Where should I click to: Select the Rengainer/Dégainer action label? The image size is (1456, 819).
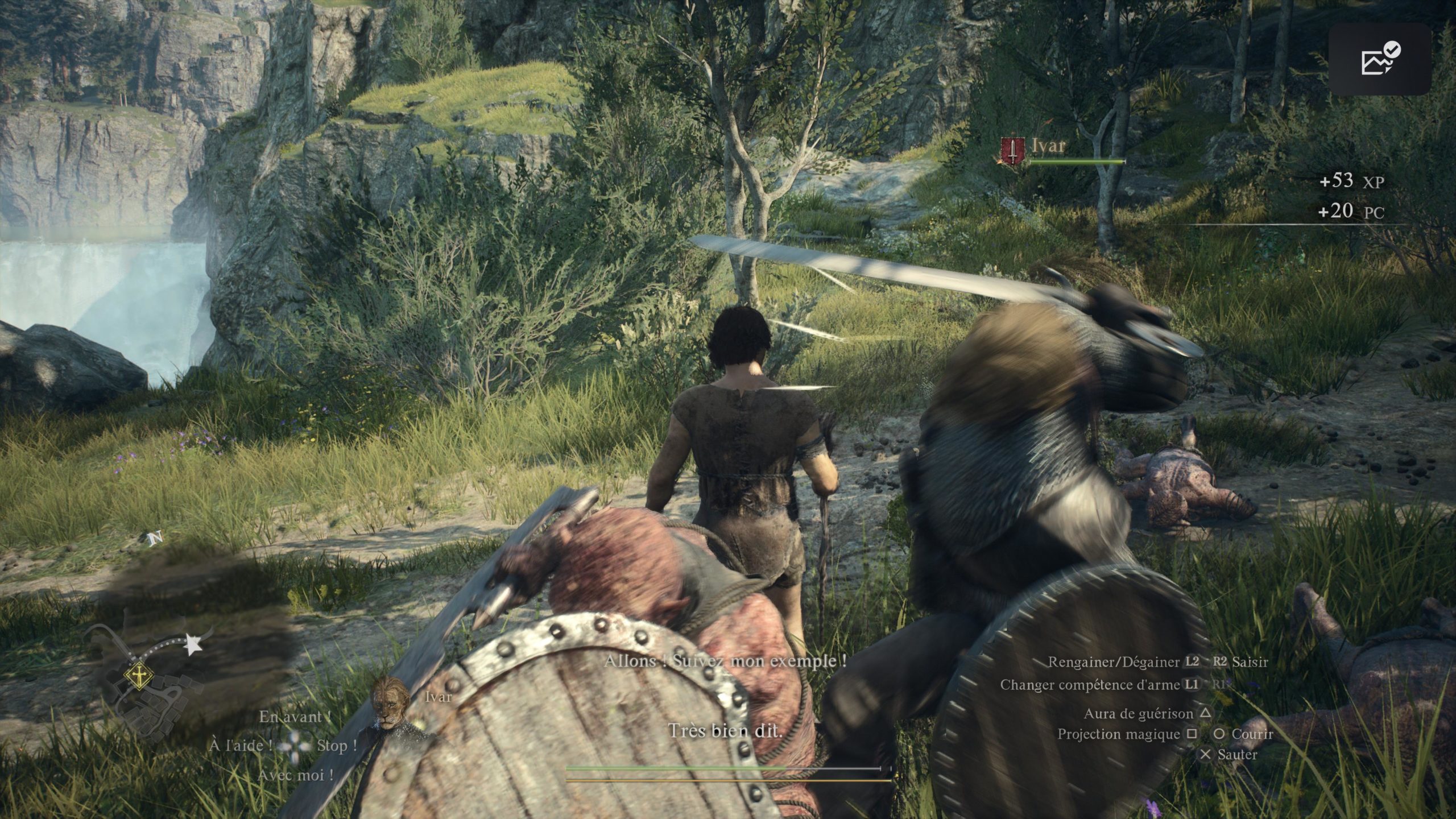1114,662
